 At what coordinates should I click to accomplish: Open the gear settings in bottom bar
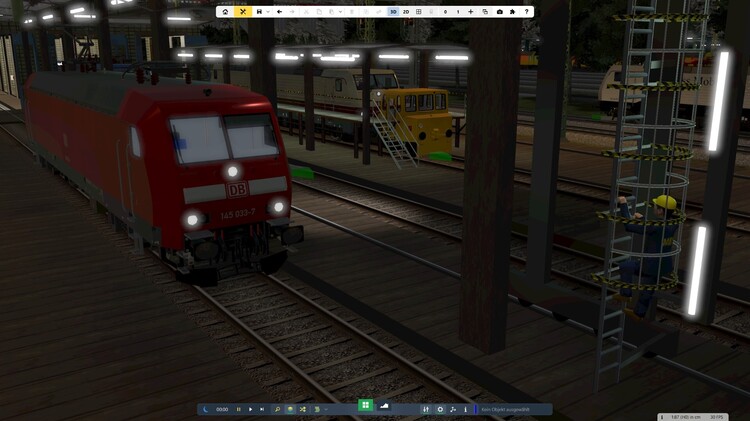click(x=440, y=409)
